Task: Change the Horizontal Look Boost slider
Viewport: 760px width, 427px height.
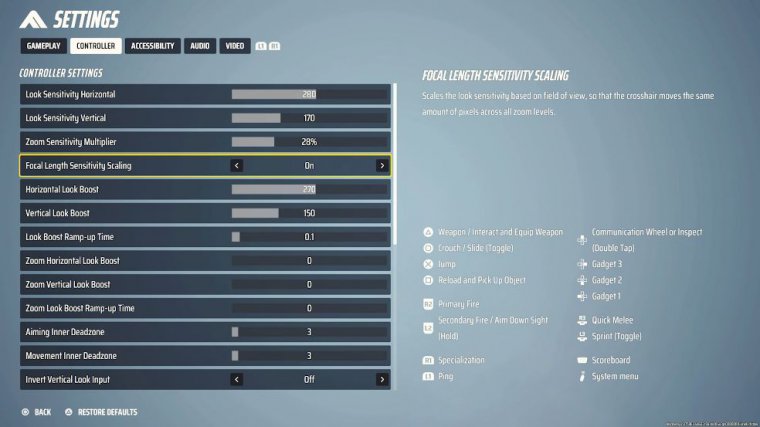Action: [309, 189]
